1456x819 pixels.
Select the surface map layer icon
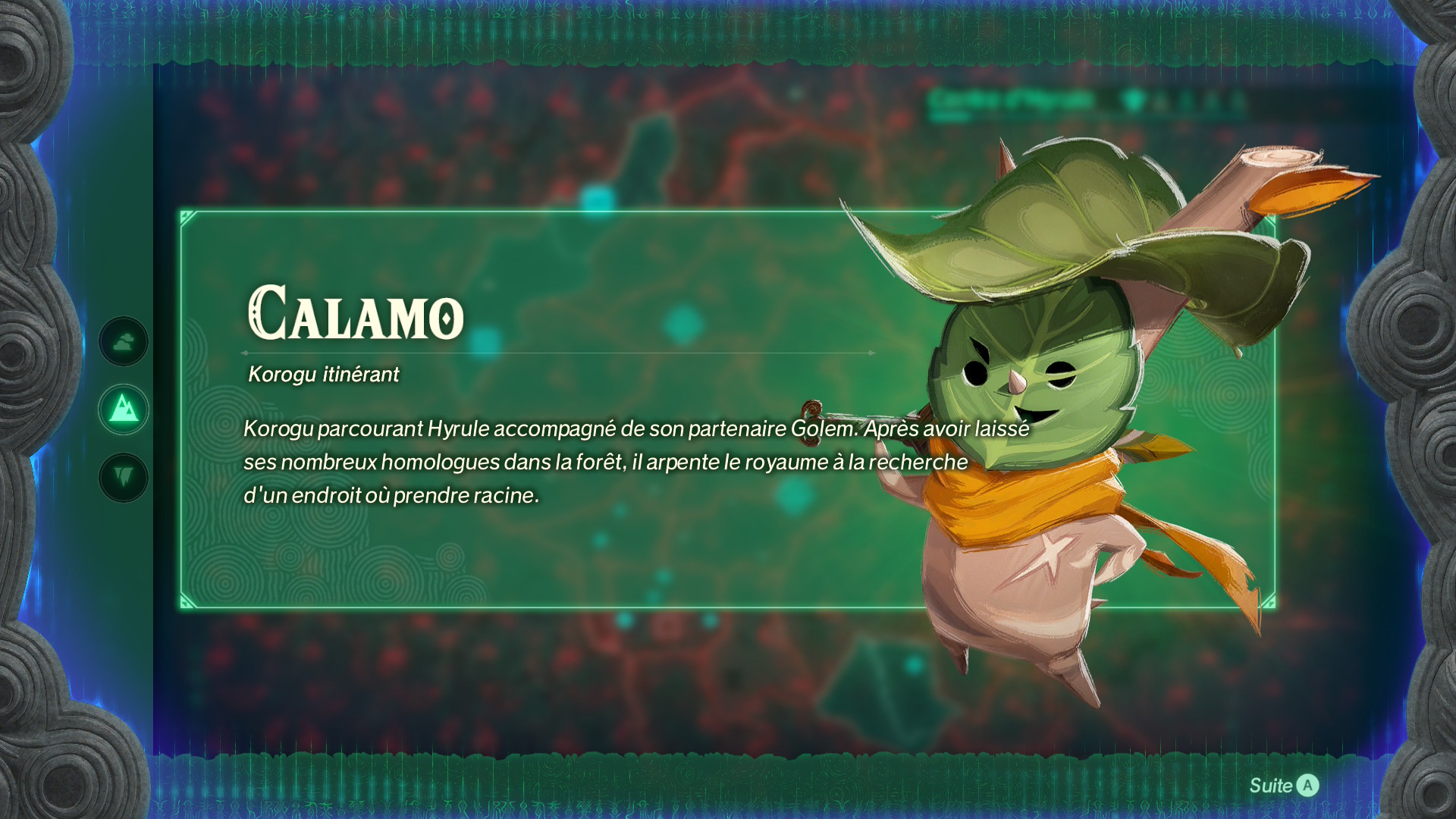click(x=124, y=409)
